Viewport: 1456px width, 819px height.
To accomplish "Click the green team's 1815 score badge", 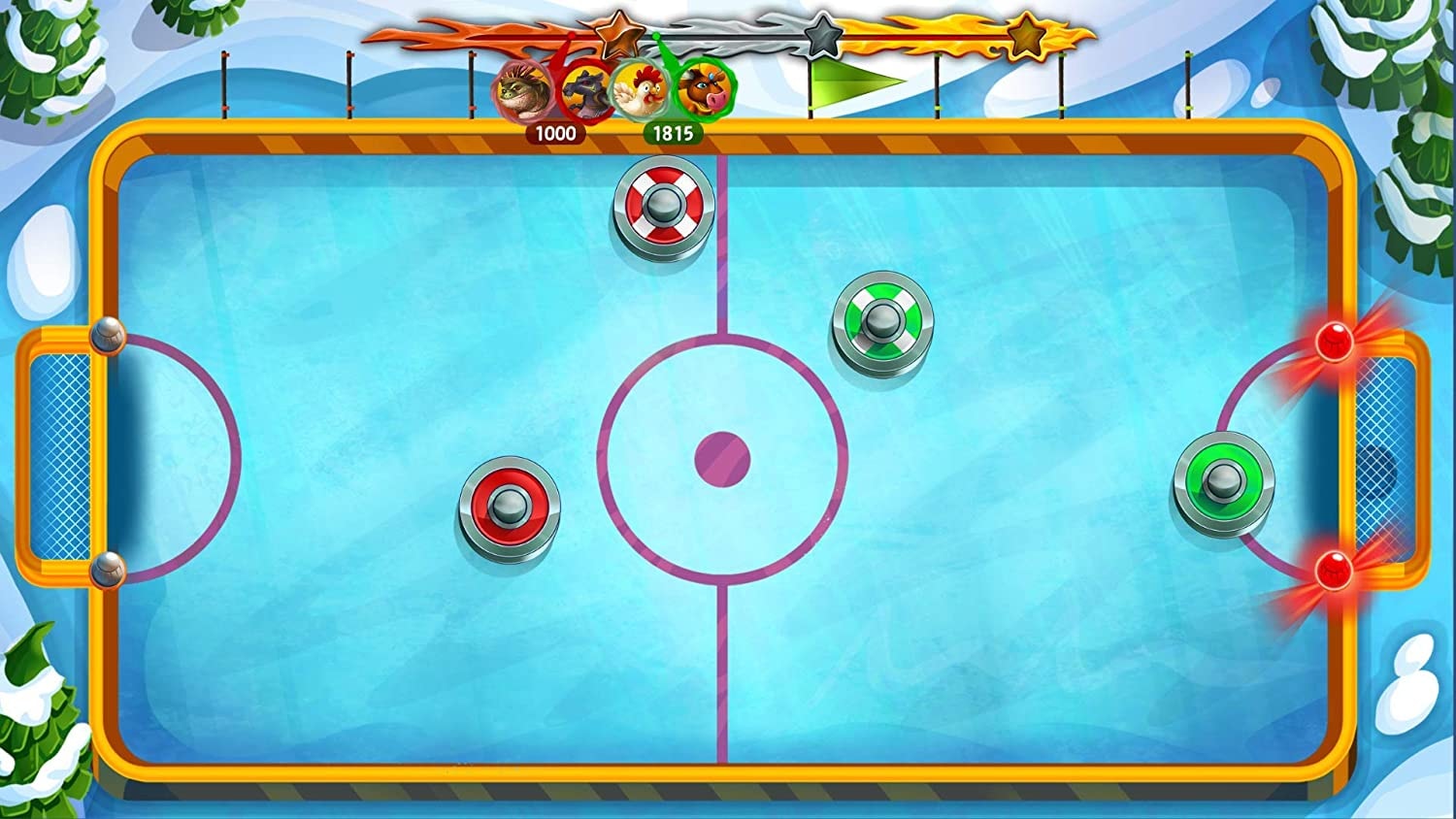I will (673, 135).
